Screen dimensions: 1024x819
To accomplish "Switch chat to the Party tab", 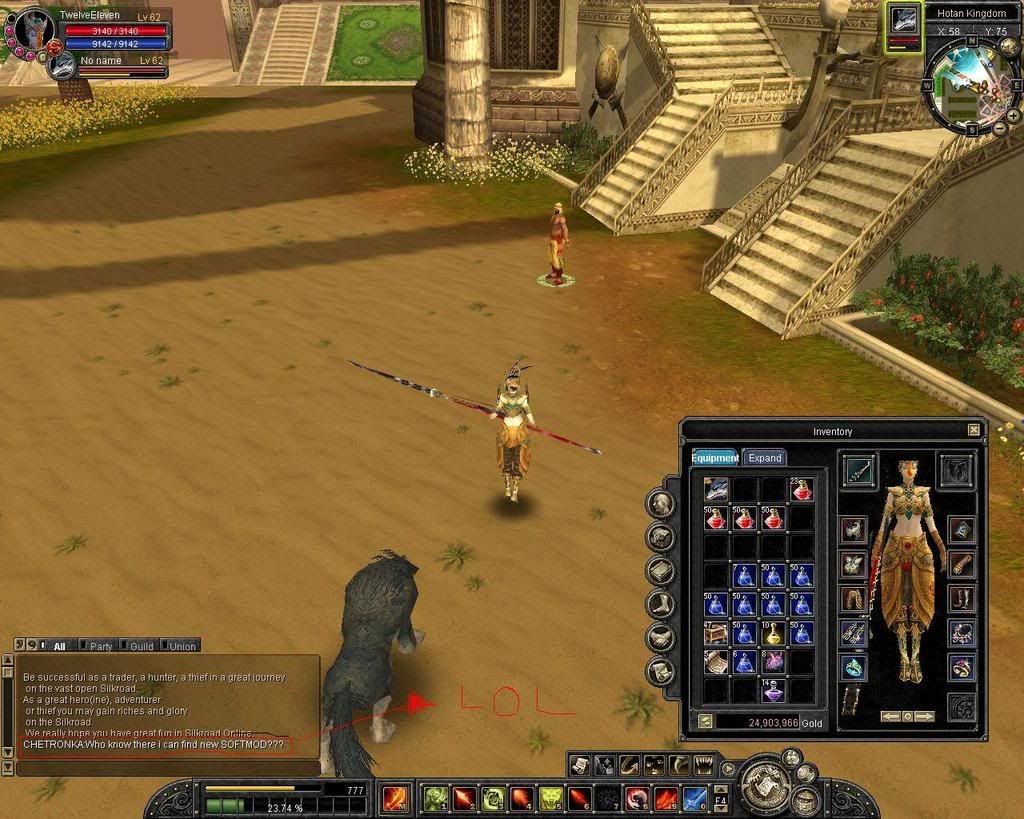I will point(100,646).
